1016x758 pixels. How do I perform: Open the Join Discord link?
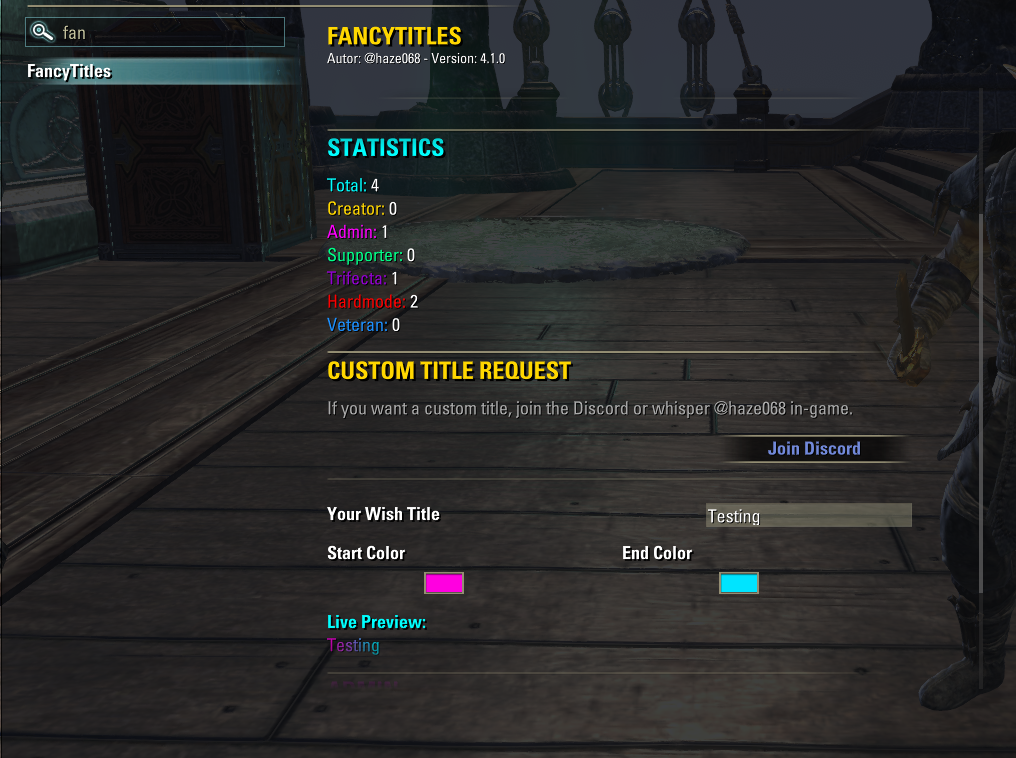(813, 449)
